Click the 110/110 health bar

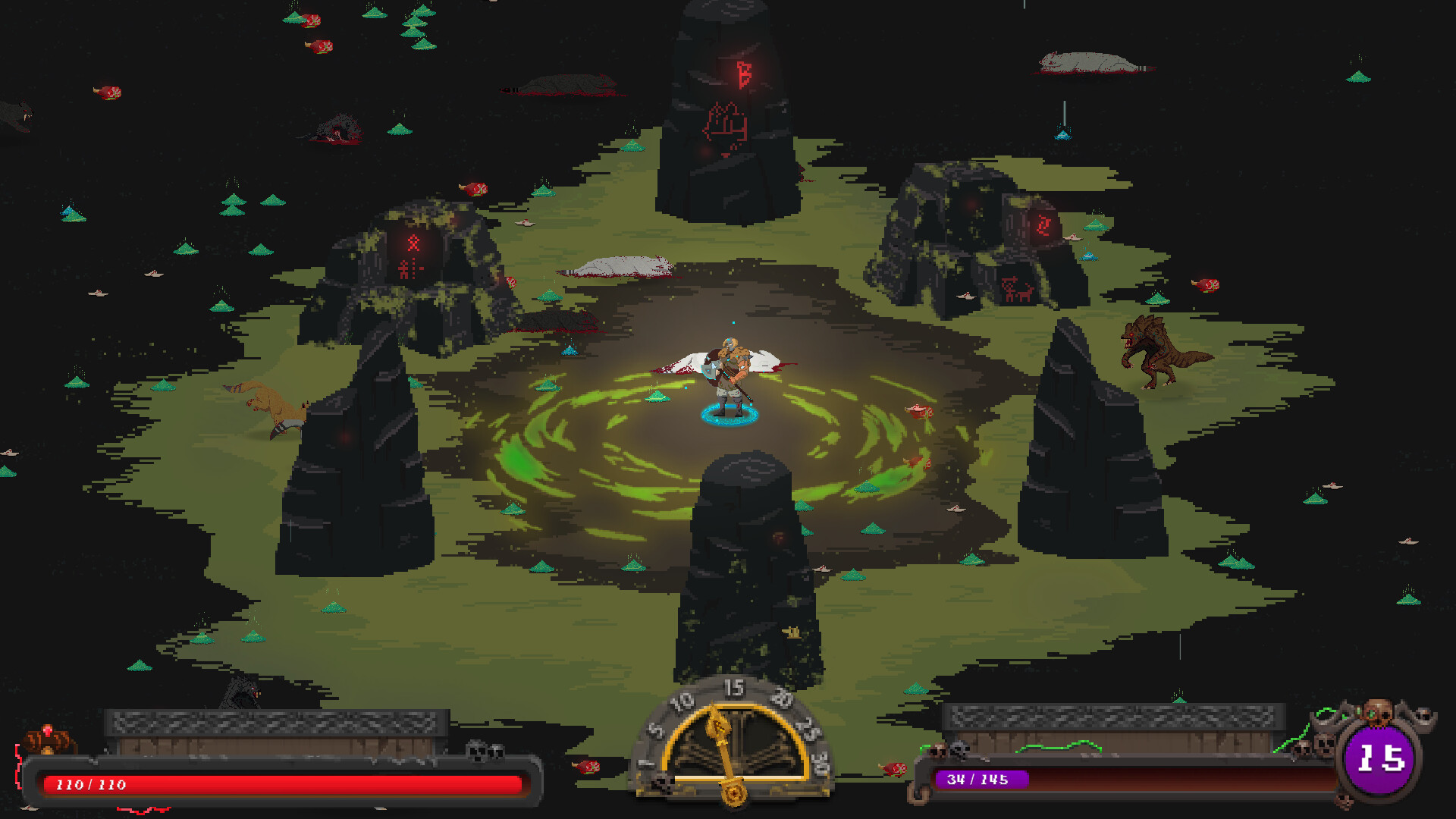pos(281,784)
